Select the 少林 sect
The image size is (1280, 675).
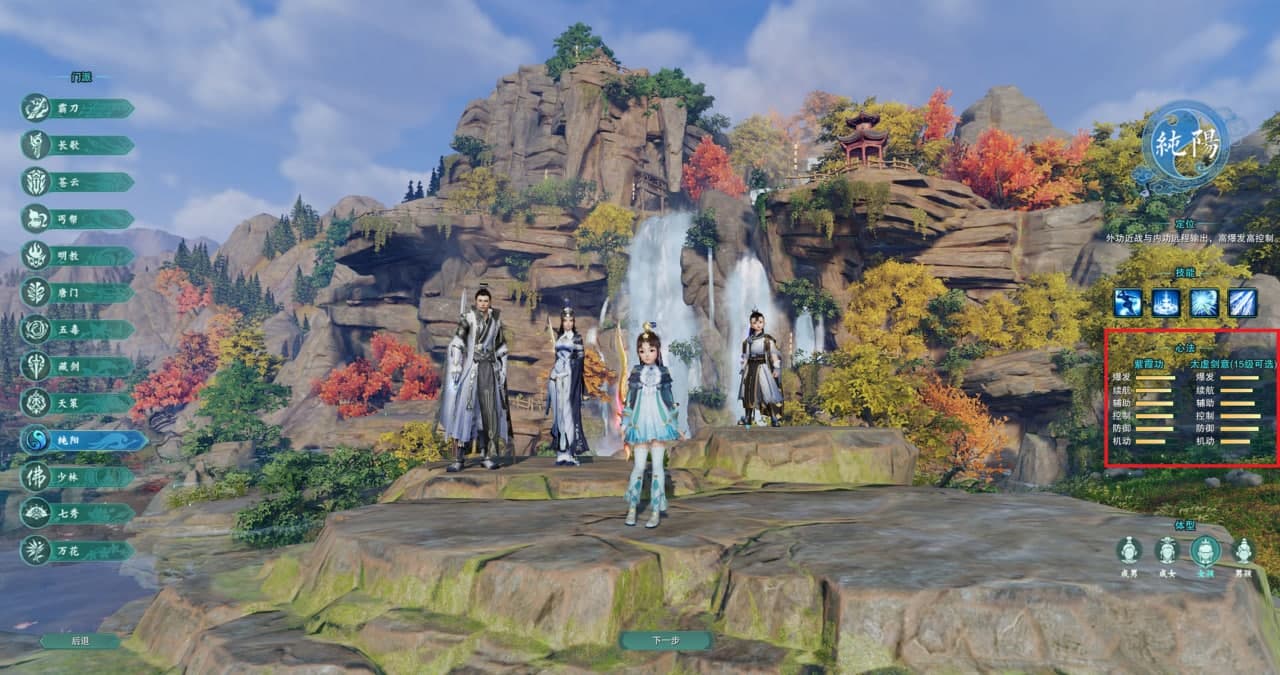click(78, 477)
